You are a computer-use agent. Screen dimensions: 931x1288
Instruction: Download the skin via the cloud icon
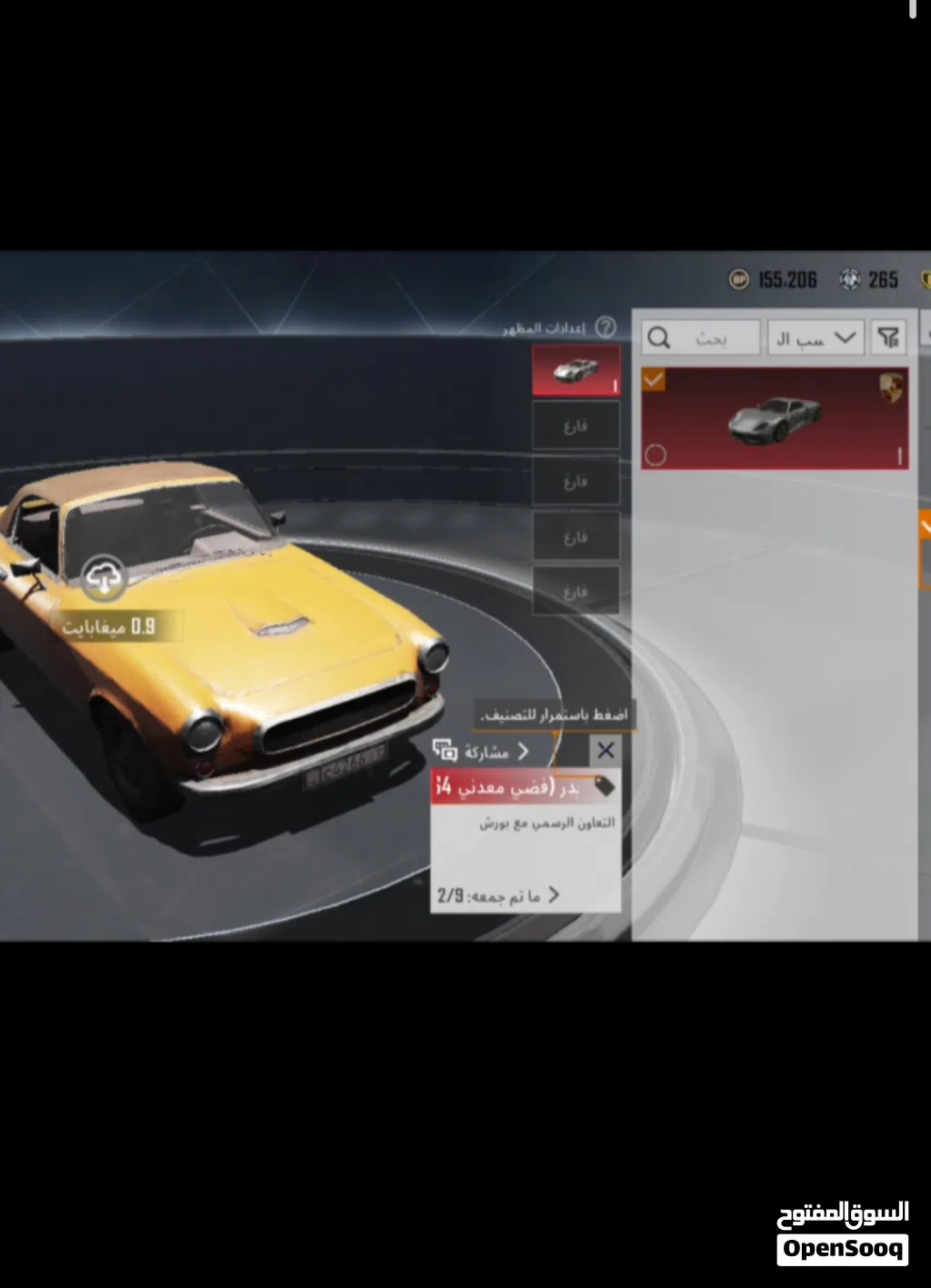[104, 577]
